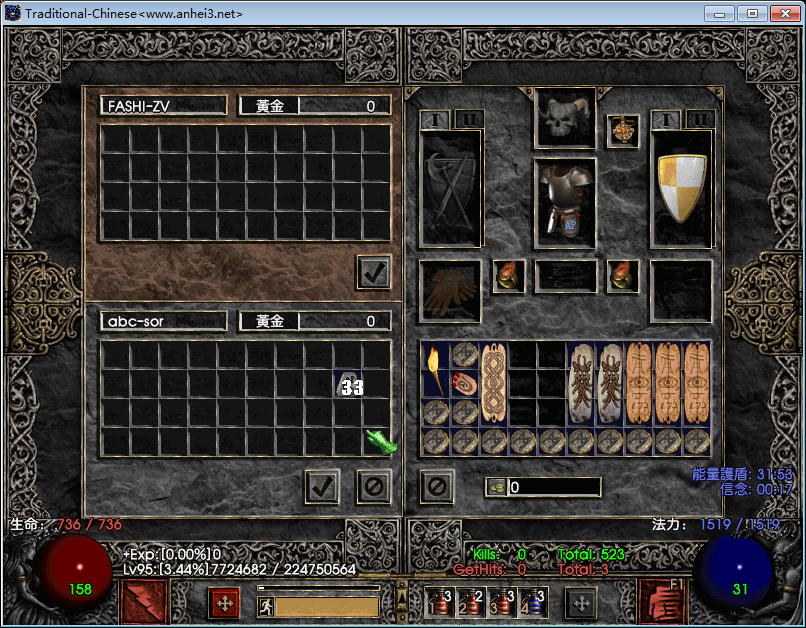Screen dimensions: 806x628
Task: Use the potion in belt slot 4
Action: pyautogui.click(x=534, y=602)
